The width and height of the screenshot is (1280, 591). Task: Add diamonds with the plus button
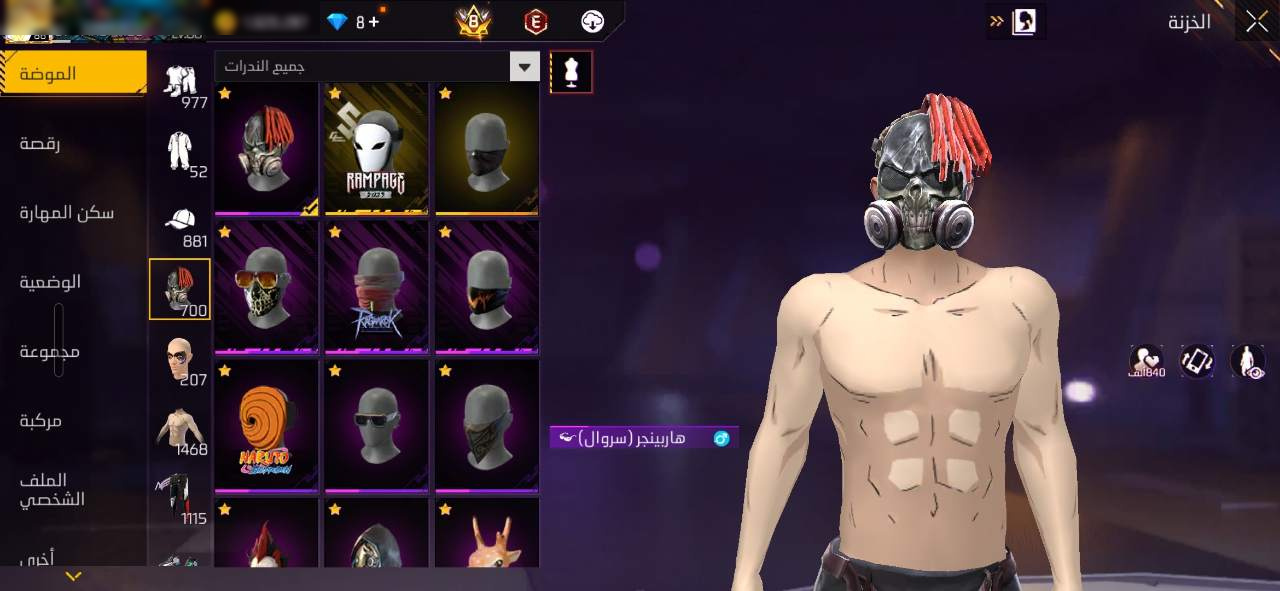[x=374, y=21]
